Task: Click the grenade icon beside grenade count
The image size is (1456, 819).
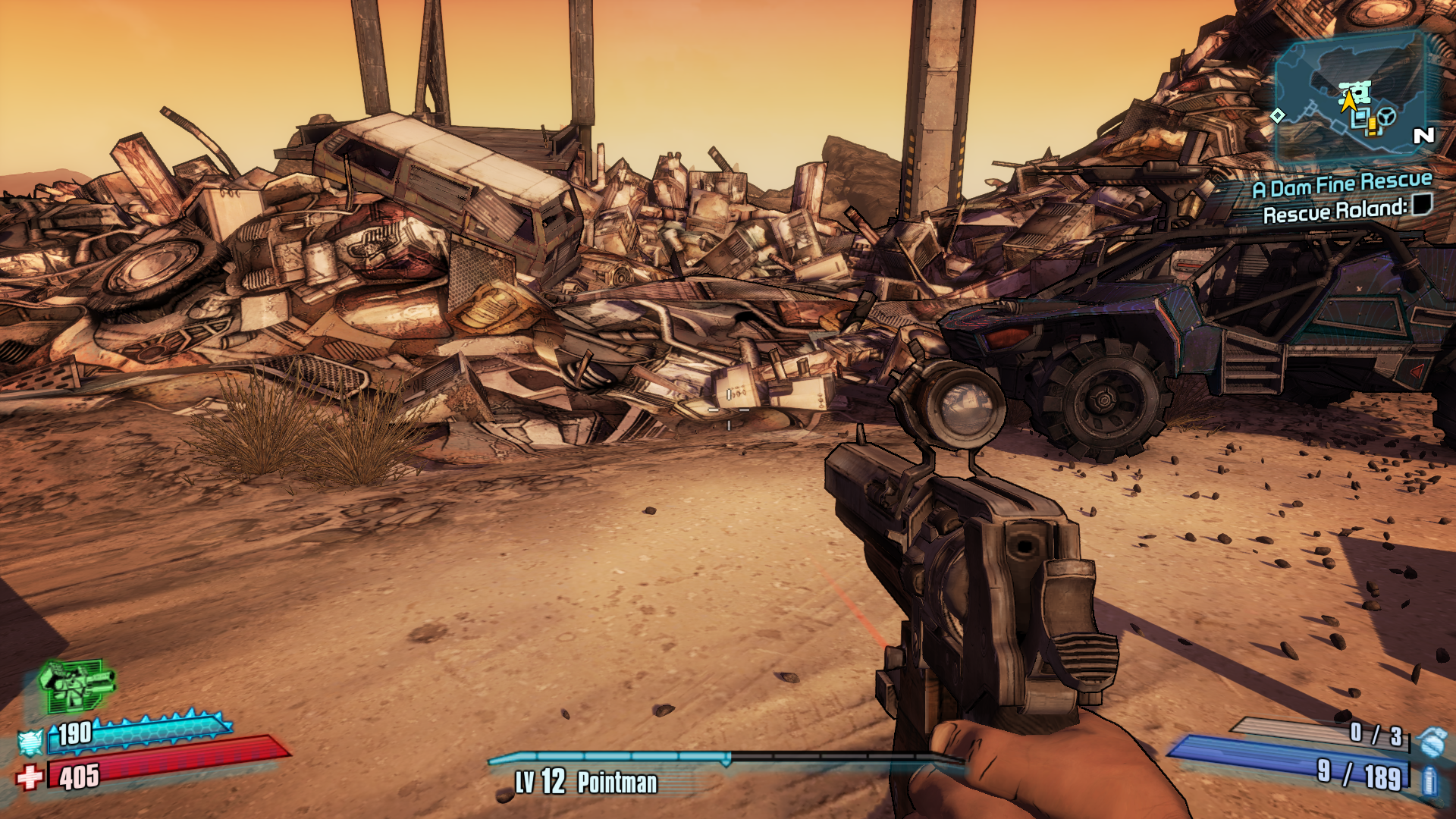Action: [x=1432, y=741]
